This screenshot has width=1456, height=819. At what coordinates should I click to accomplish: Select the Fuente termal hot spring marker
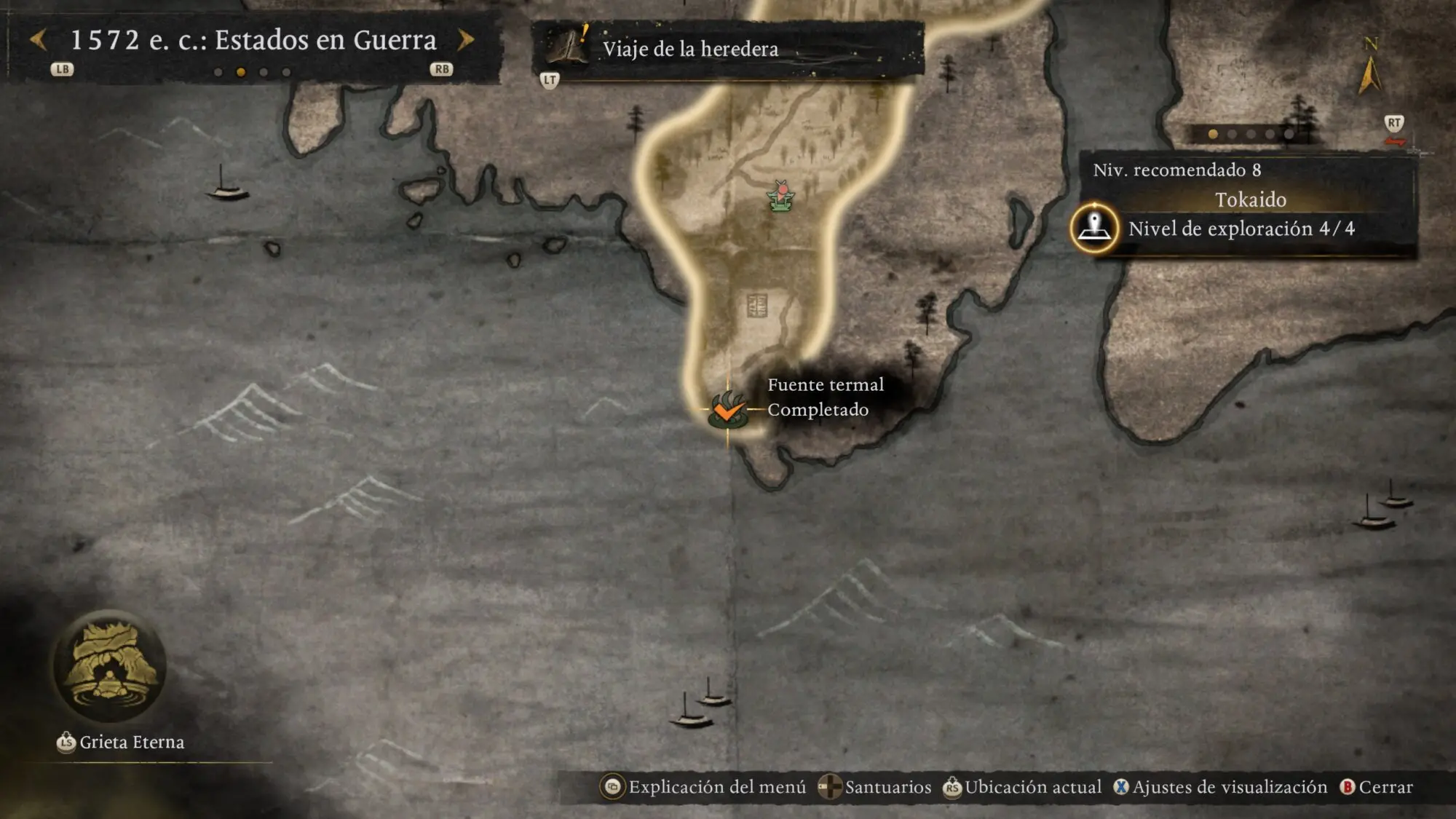727,410
